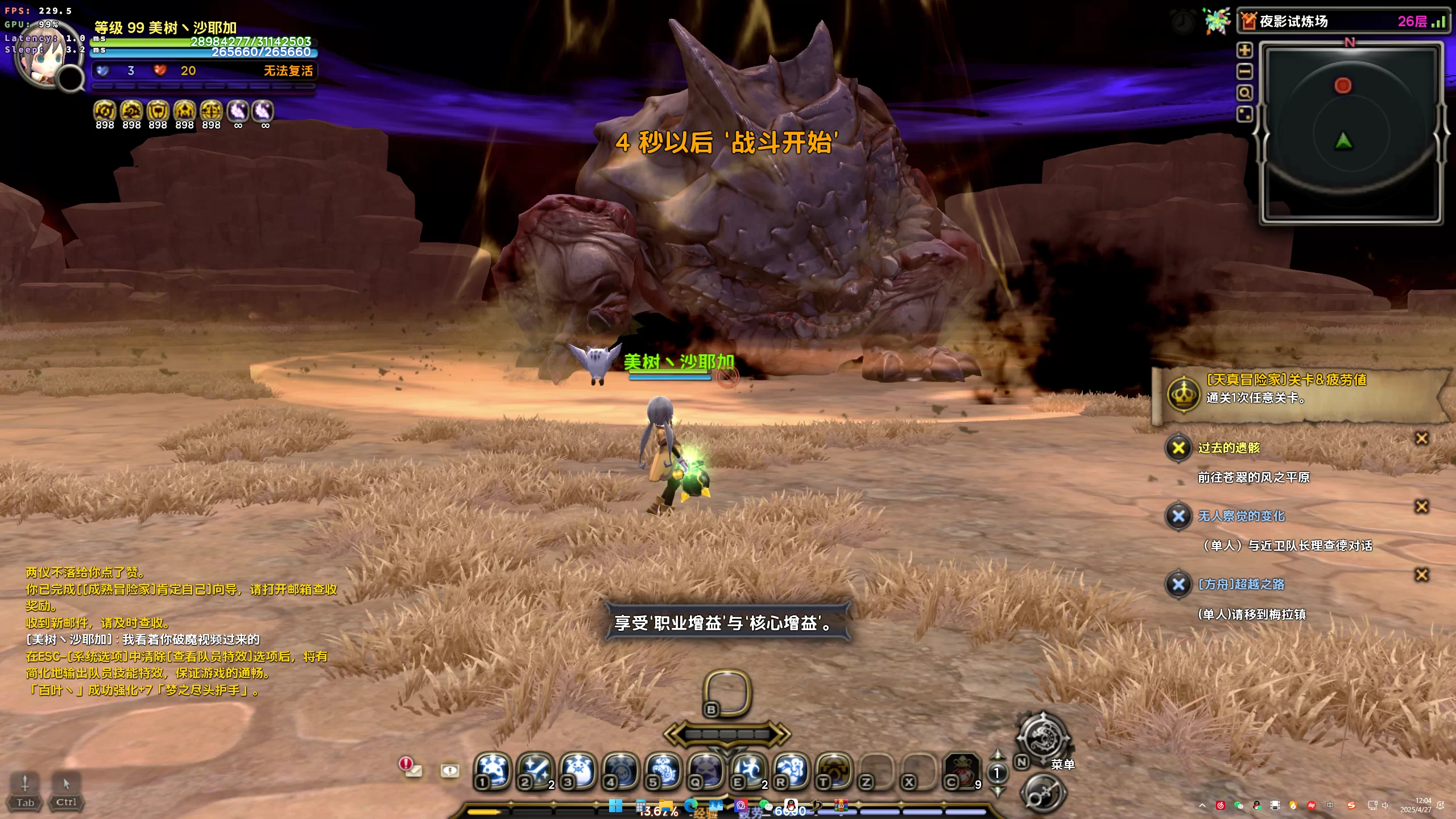Remove 无人察觉的变化 from the quest tracker
Viewport: 1456px width, 819px height.
1421,507
